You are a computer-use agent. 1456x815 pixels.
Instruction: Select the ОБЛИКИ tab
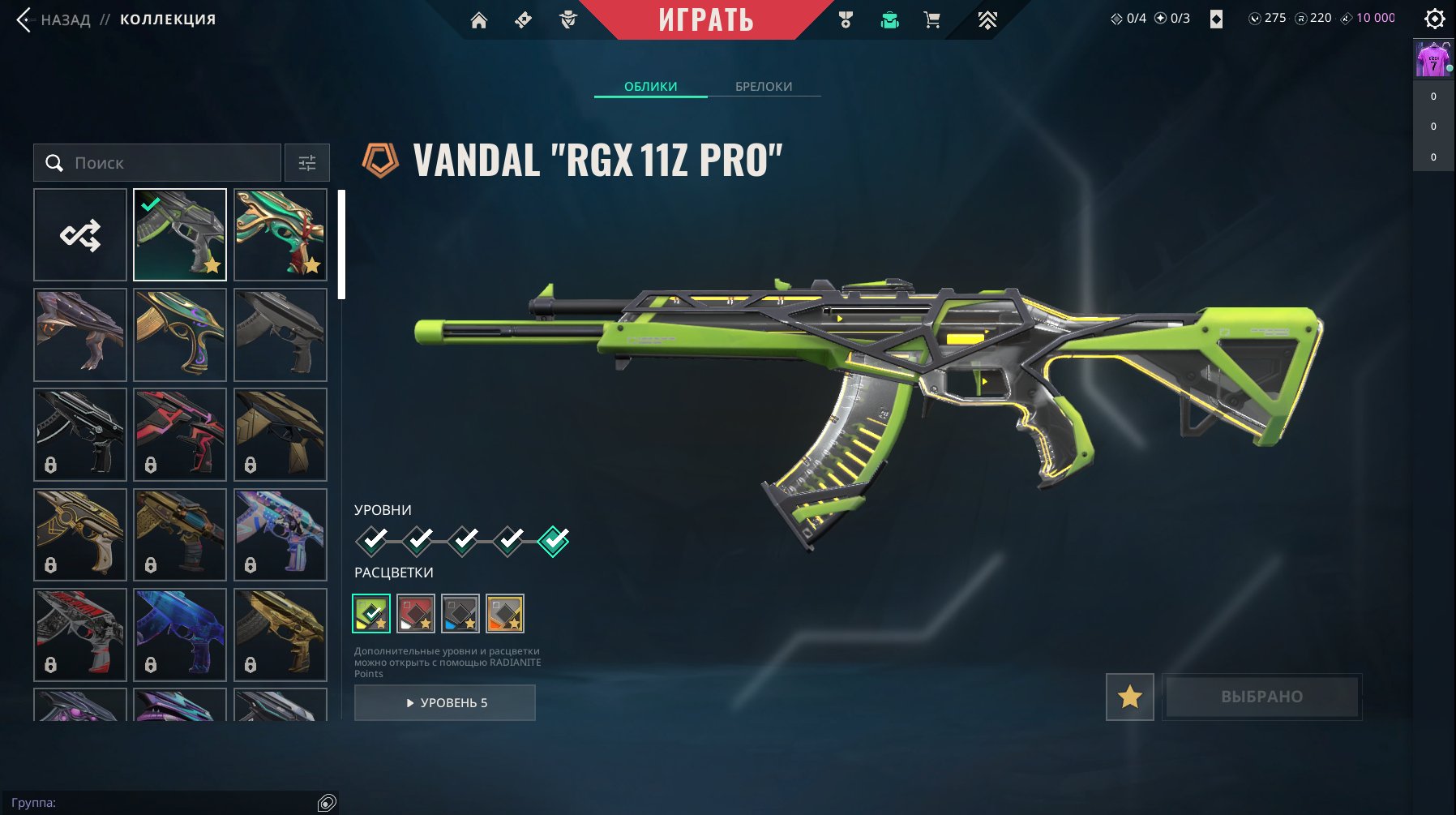click(650, 86)
